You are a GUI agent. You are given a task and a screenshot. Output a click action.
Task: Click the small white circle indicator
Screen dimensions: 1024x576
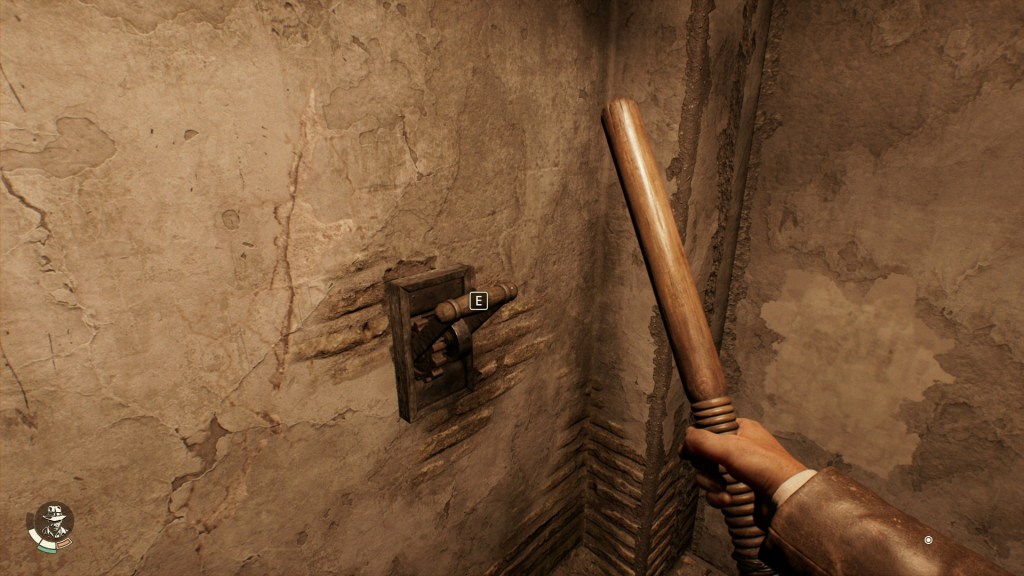(928, 540)
